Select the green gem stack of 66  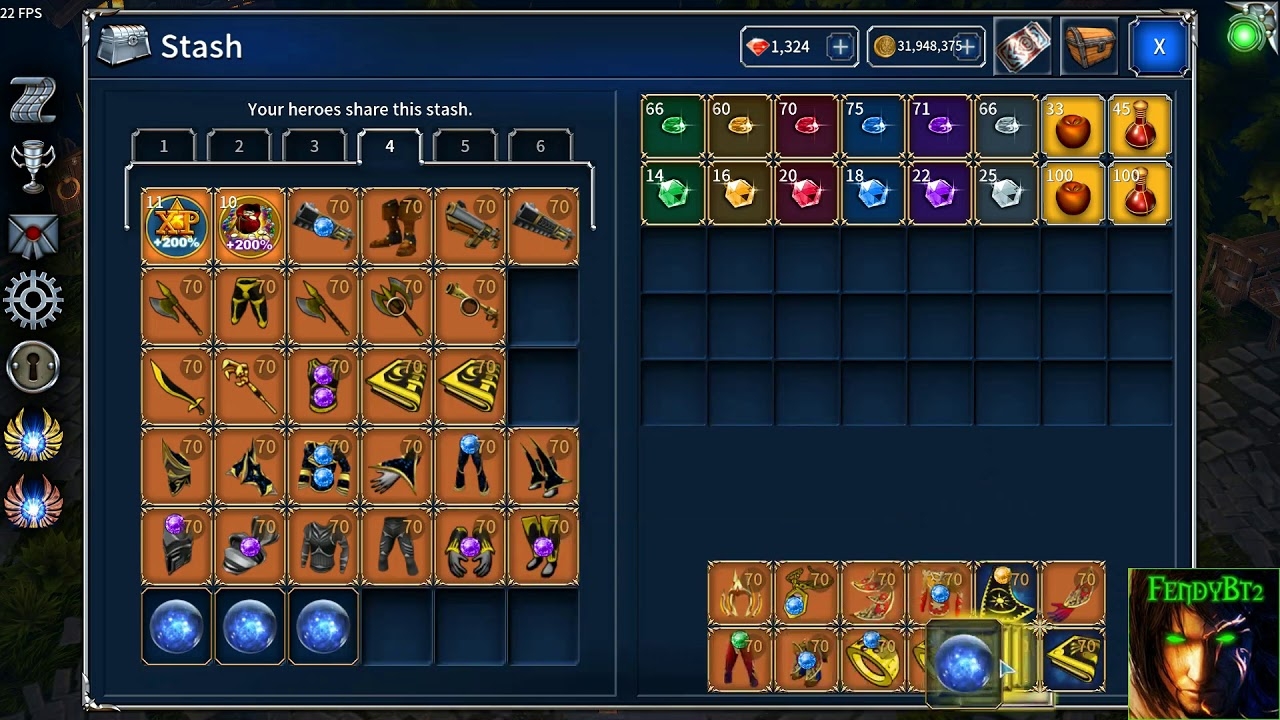coord(673,126)
